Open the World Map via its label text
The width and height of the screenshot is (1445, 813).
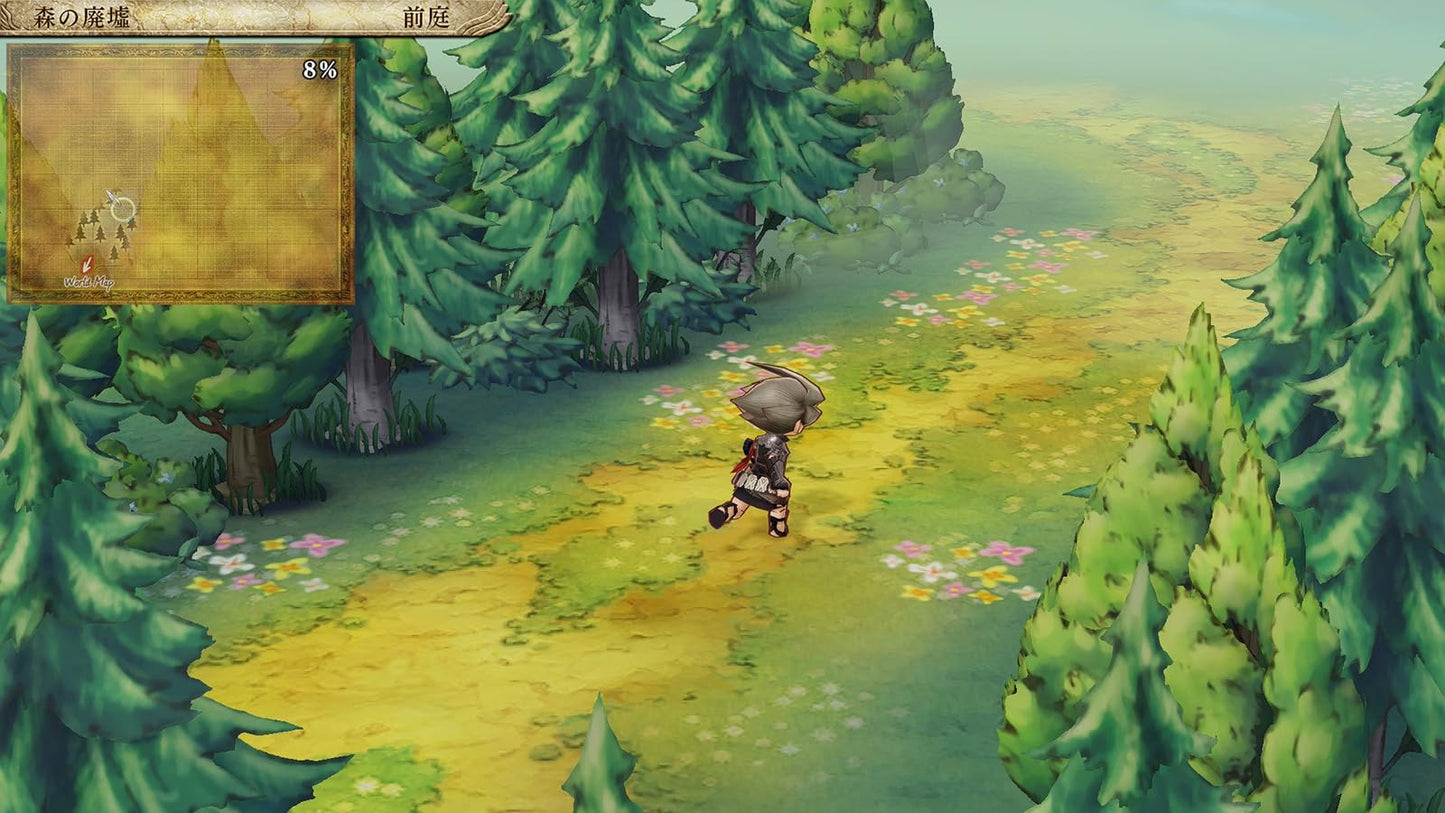(x=90, y=282)
